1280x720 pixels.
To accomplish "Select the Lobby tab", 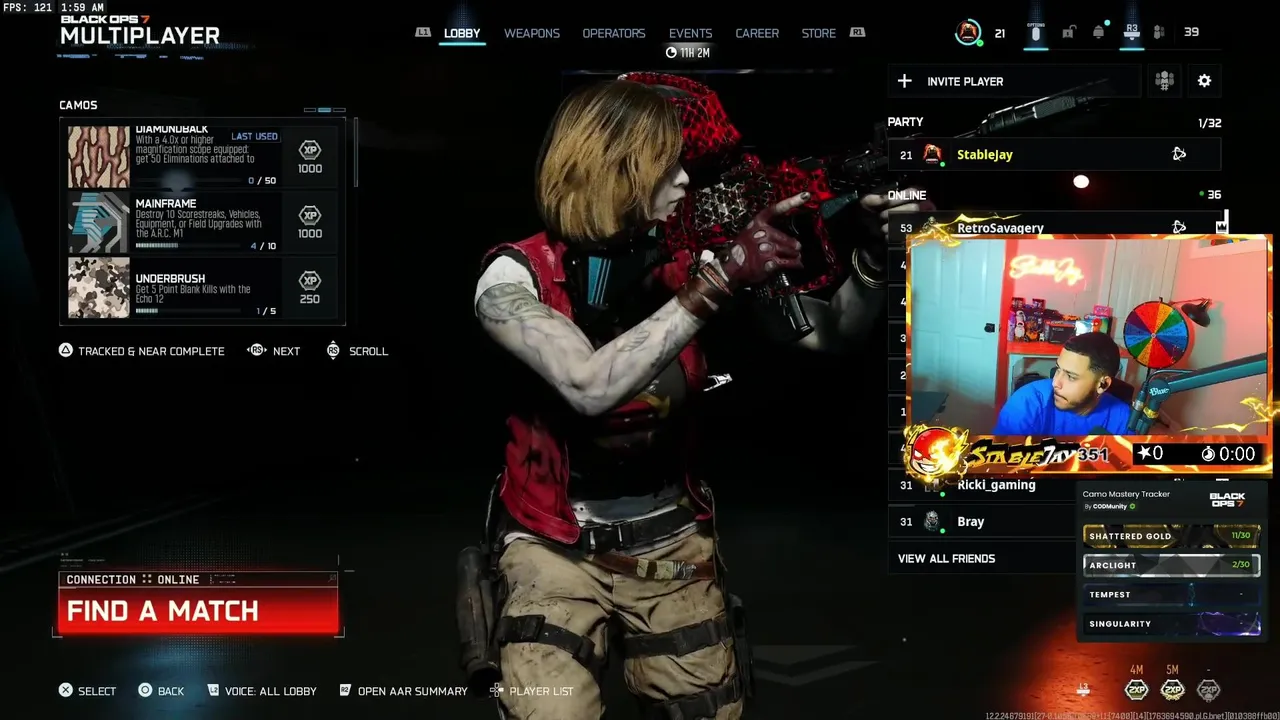I will coord(462,33).
